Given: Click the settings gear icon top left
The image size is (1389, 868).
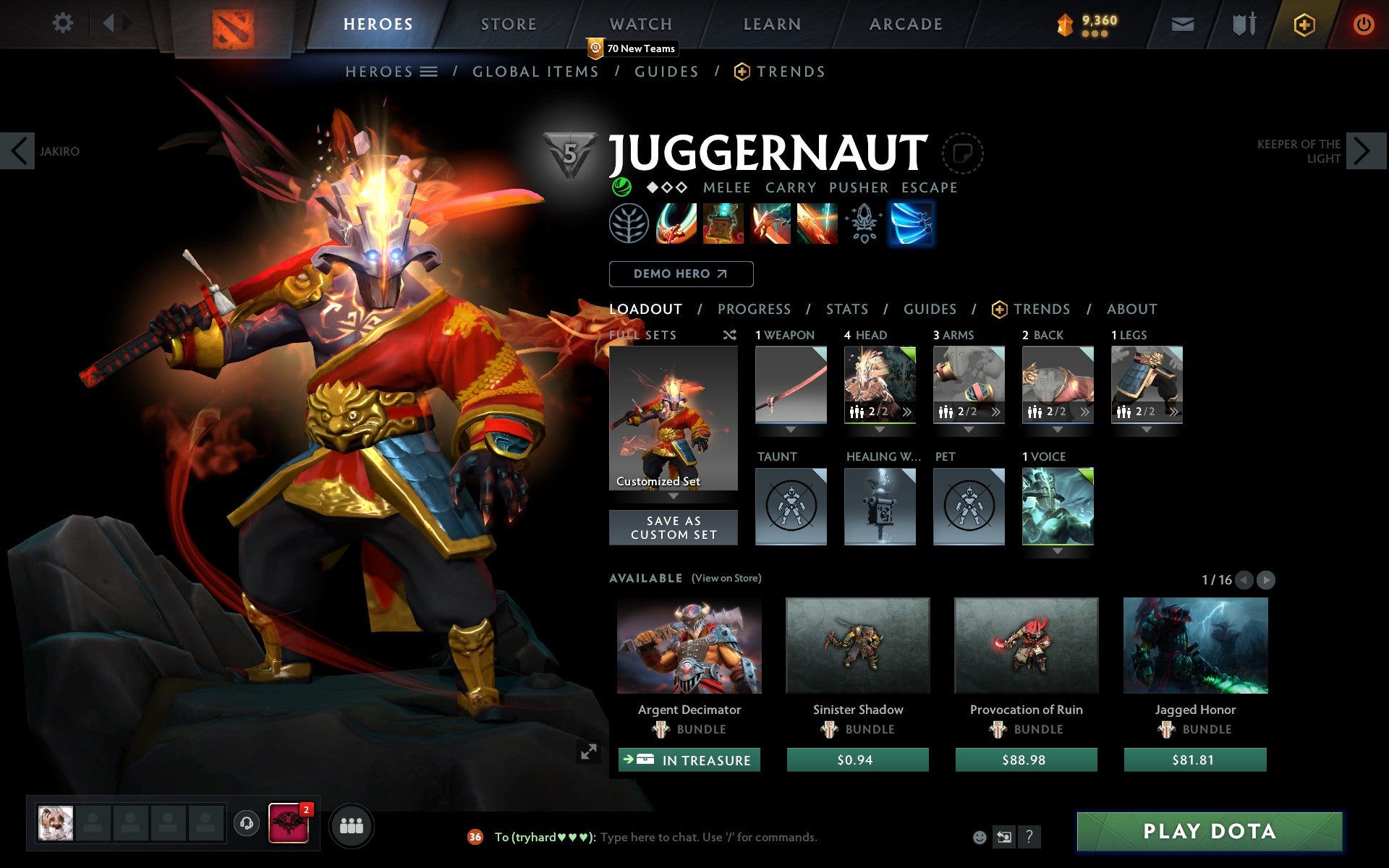Looking at the screenshot, I should pyautogui.click(x=64, y=23).
